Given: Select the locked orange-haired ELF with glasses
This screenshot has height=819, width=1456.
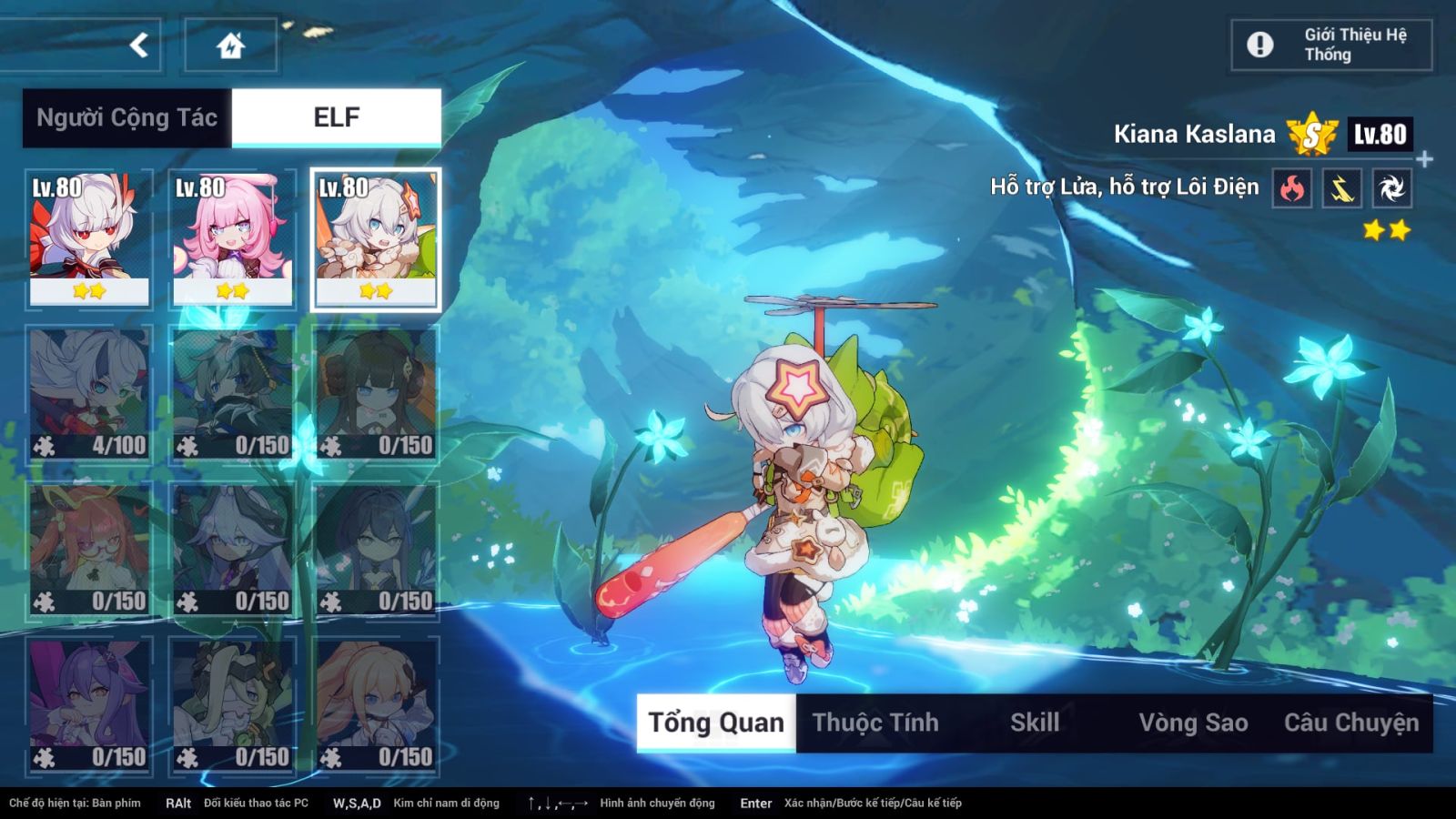Looking at the screenshot, I should point(89,550).
